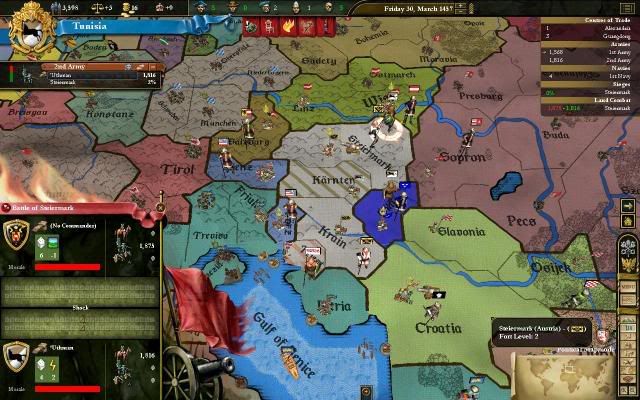Toggle the outliner list button

pos(629,8)
